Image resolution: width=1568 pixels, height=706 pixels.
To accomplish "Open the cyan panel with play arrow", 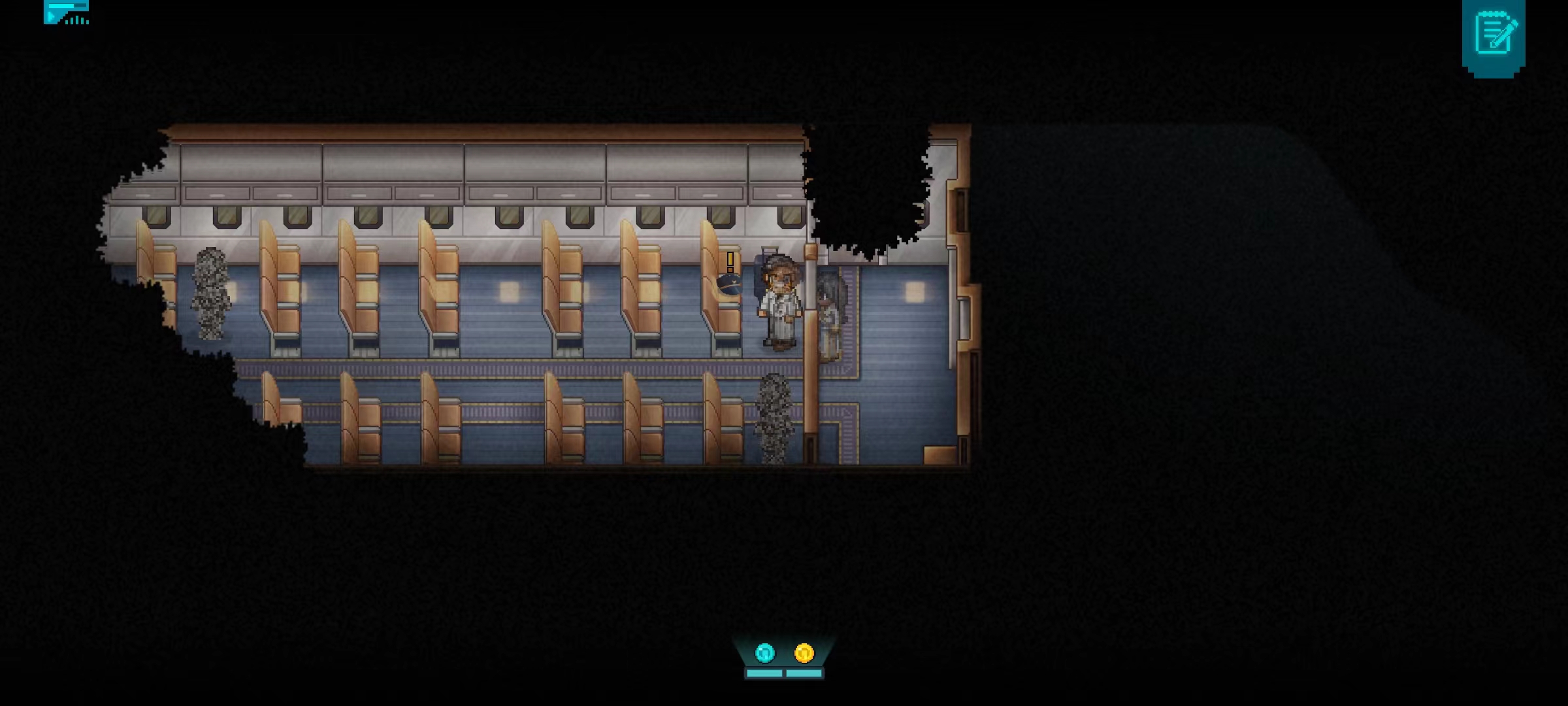I will 66,12.
